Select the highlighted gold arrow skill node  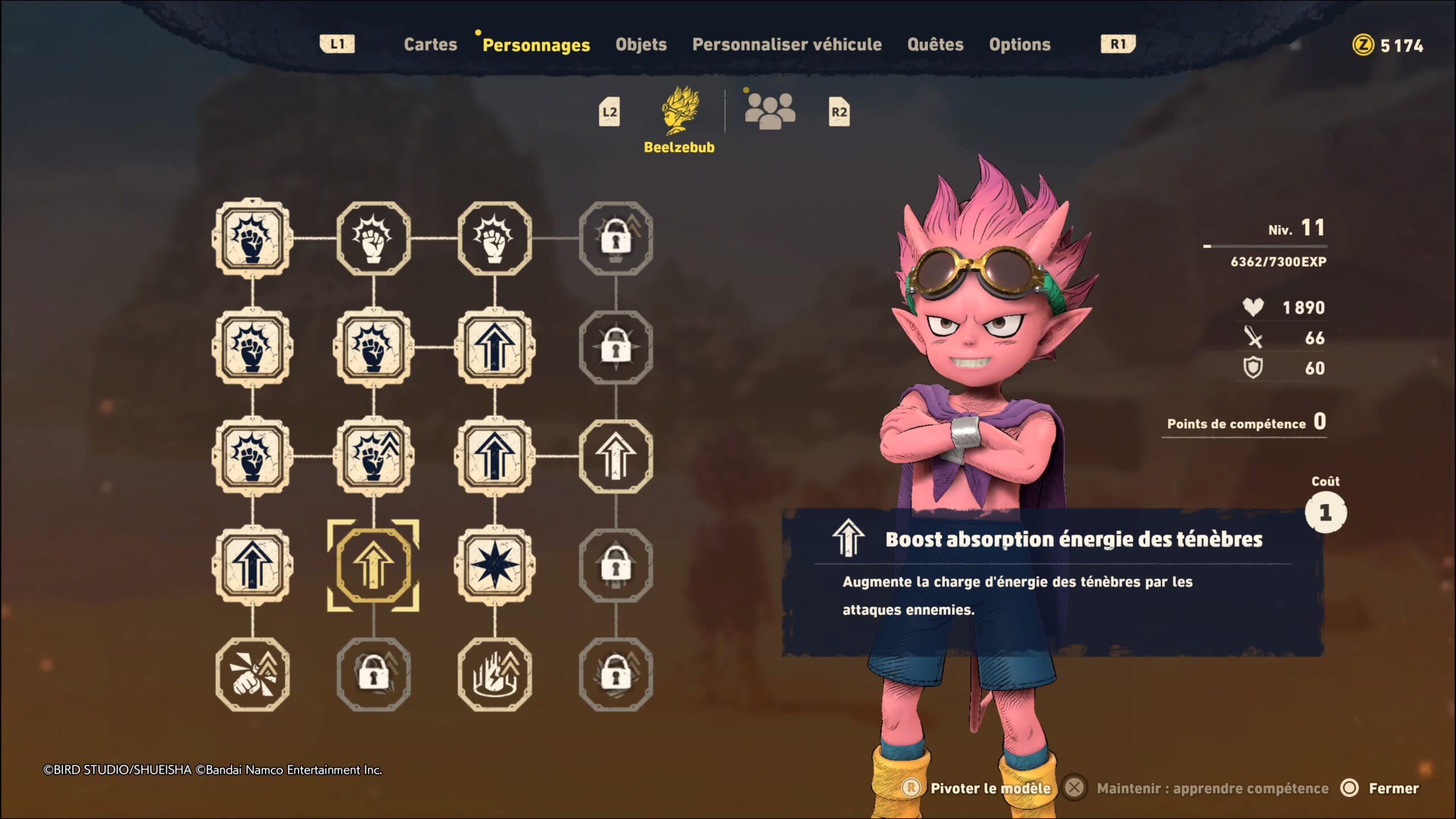point(373,565)
